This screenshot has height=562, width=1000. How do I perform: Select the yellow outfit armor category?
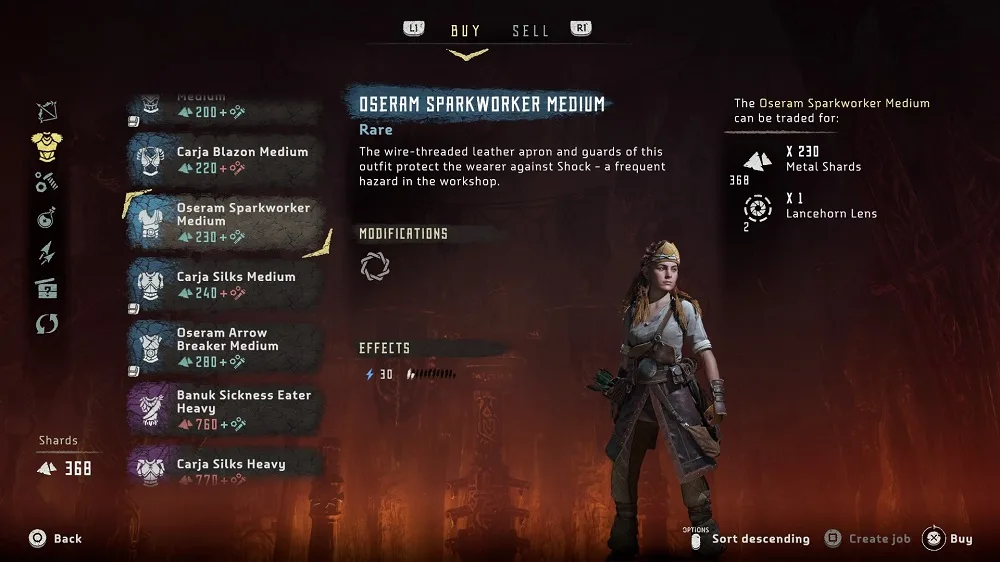47,145
